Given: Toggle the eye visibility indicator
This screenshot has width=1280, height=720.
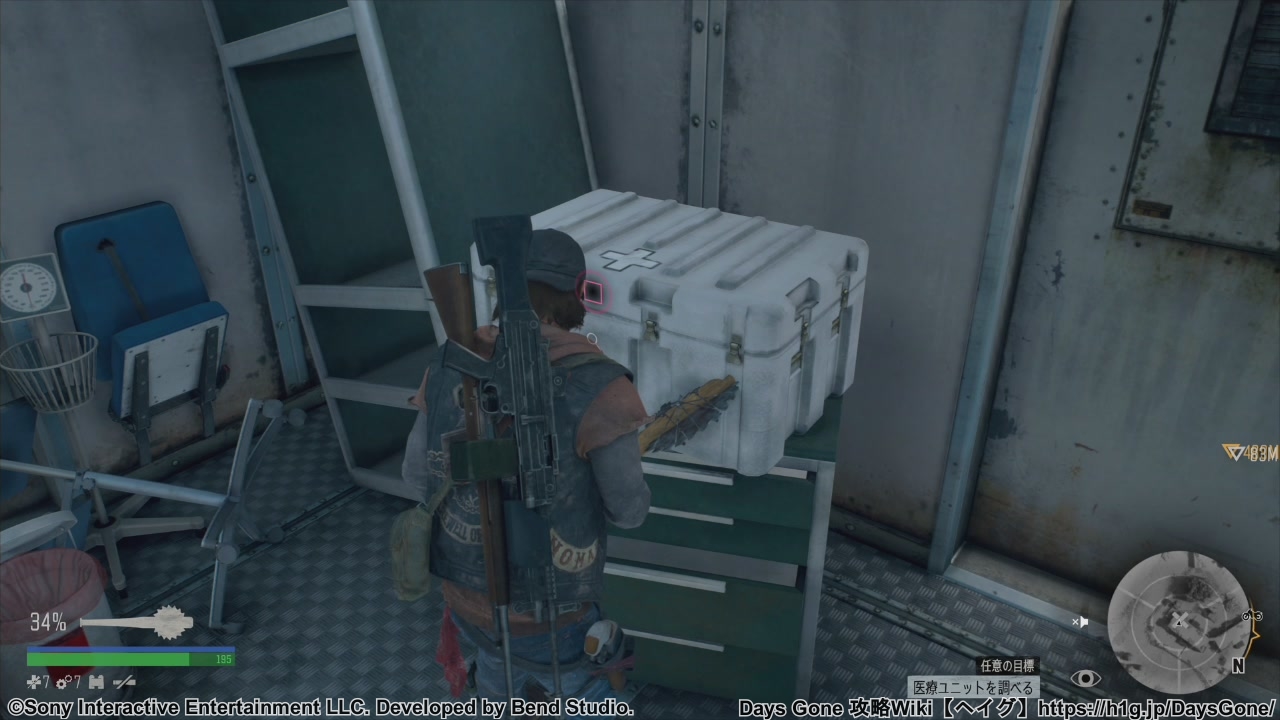Looking at the screenshot, I should [1085, 679].
